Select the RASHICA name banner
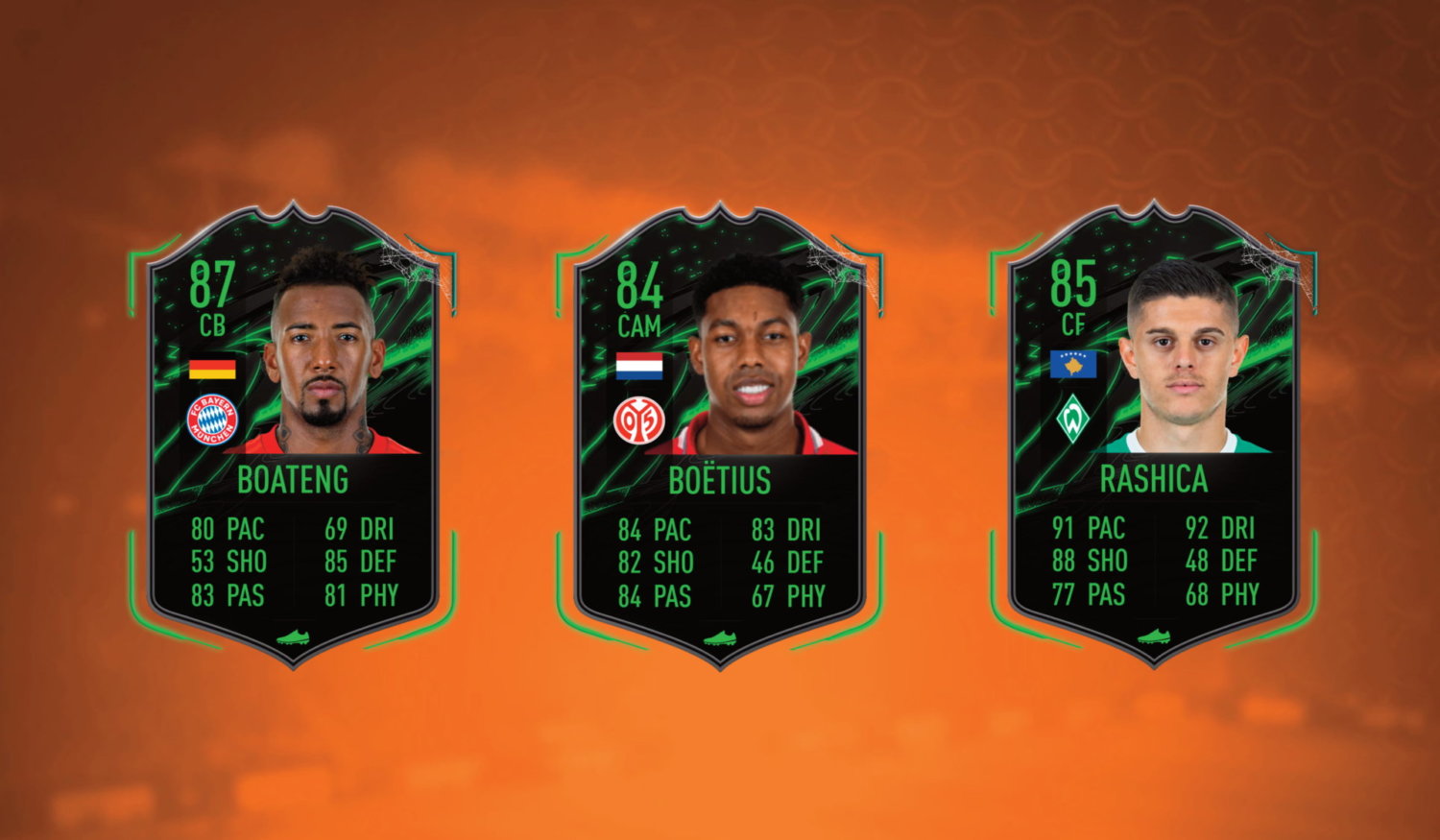The width and height of the screenshot is (1440, 840). (1152, 481)
